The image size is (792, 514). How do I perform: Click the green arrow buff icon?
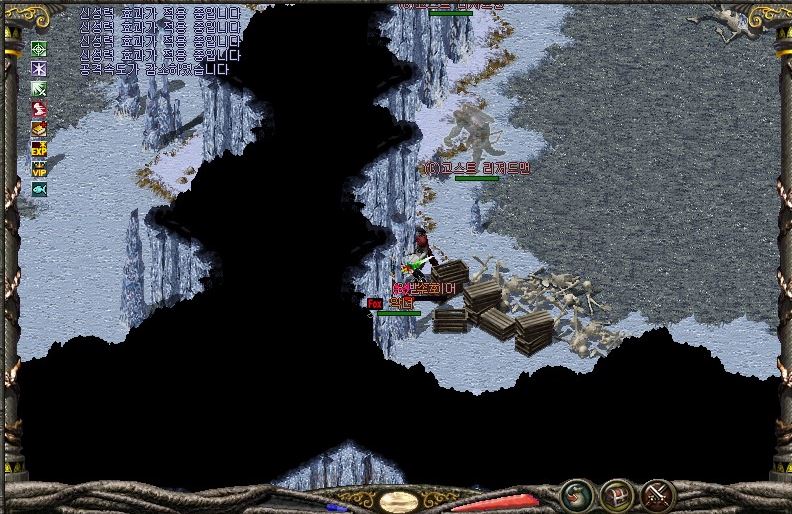tap(39, 89)
